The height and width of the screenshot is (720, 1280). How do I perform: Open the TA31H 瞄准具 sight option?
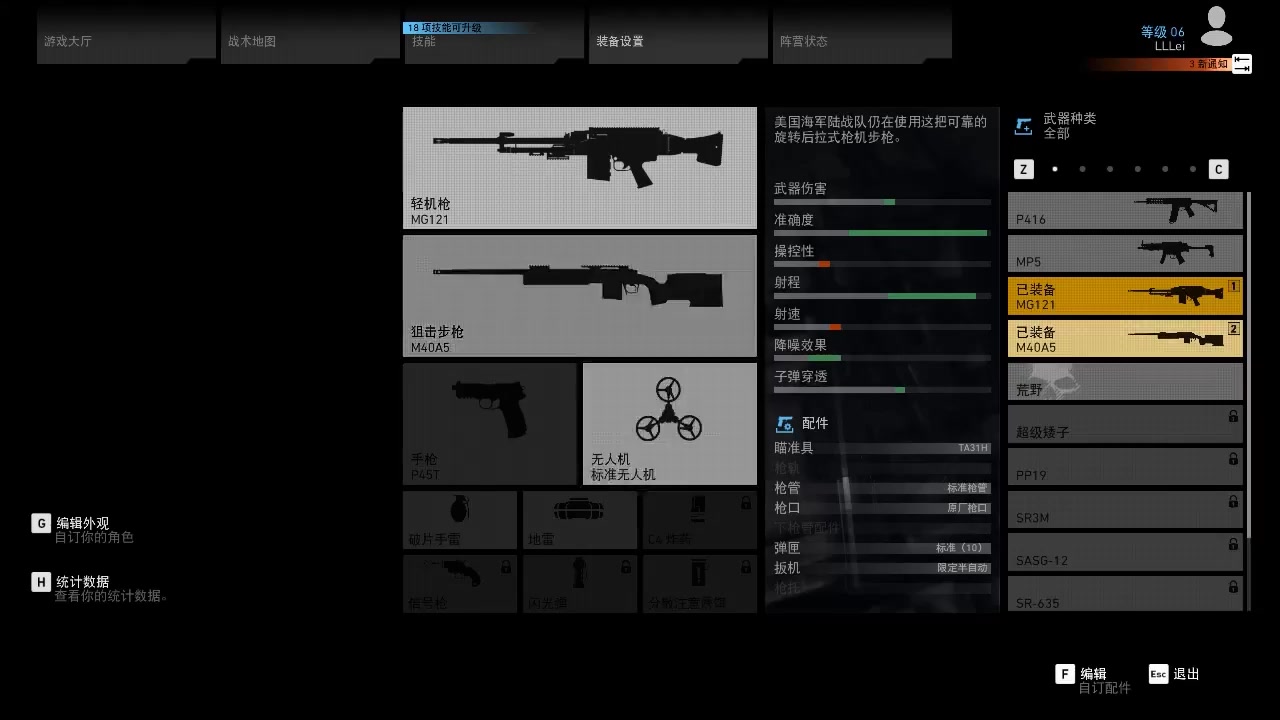pos(880,448)
